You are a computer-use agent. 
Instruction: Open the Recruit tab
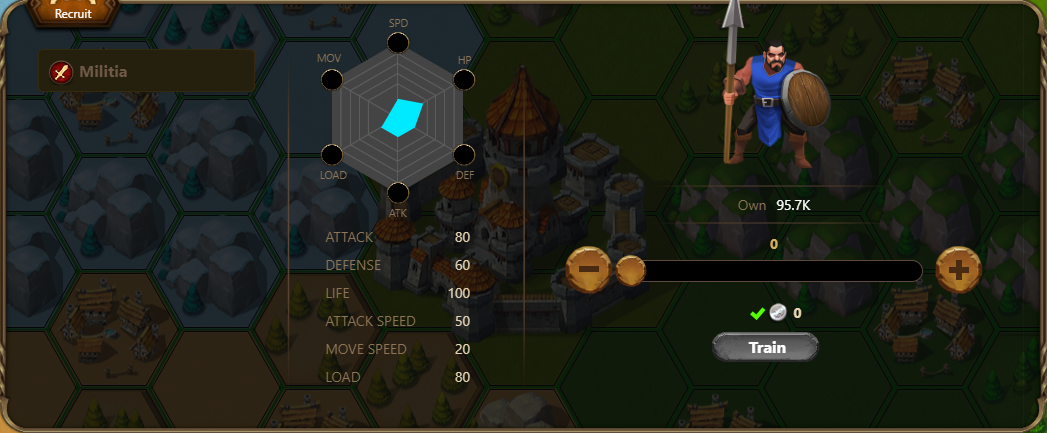[x=72, y=11]
